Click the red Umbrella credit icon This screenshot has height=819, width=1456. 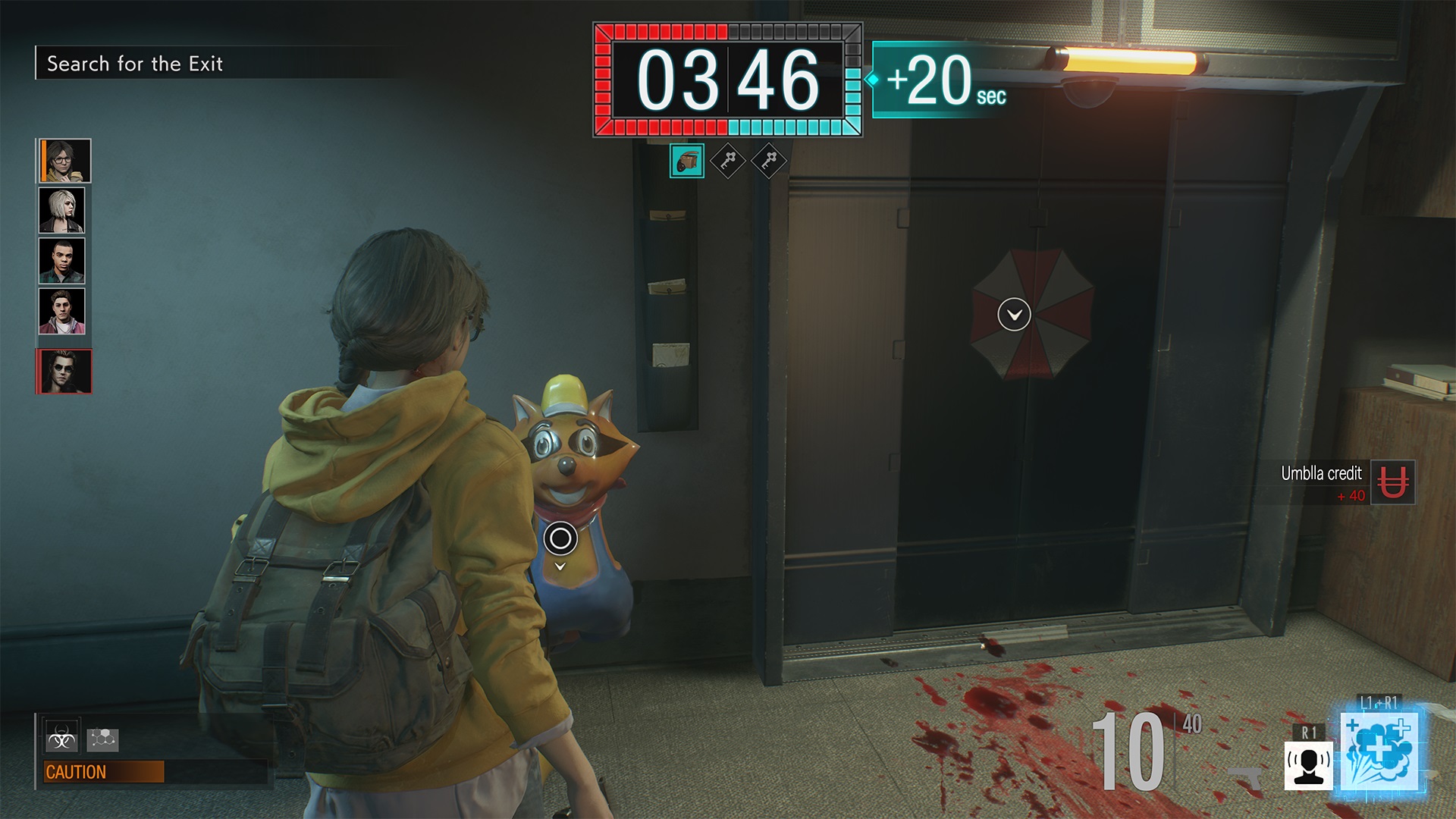tap(1392, 482)
